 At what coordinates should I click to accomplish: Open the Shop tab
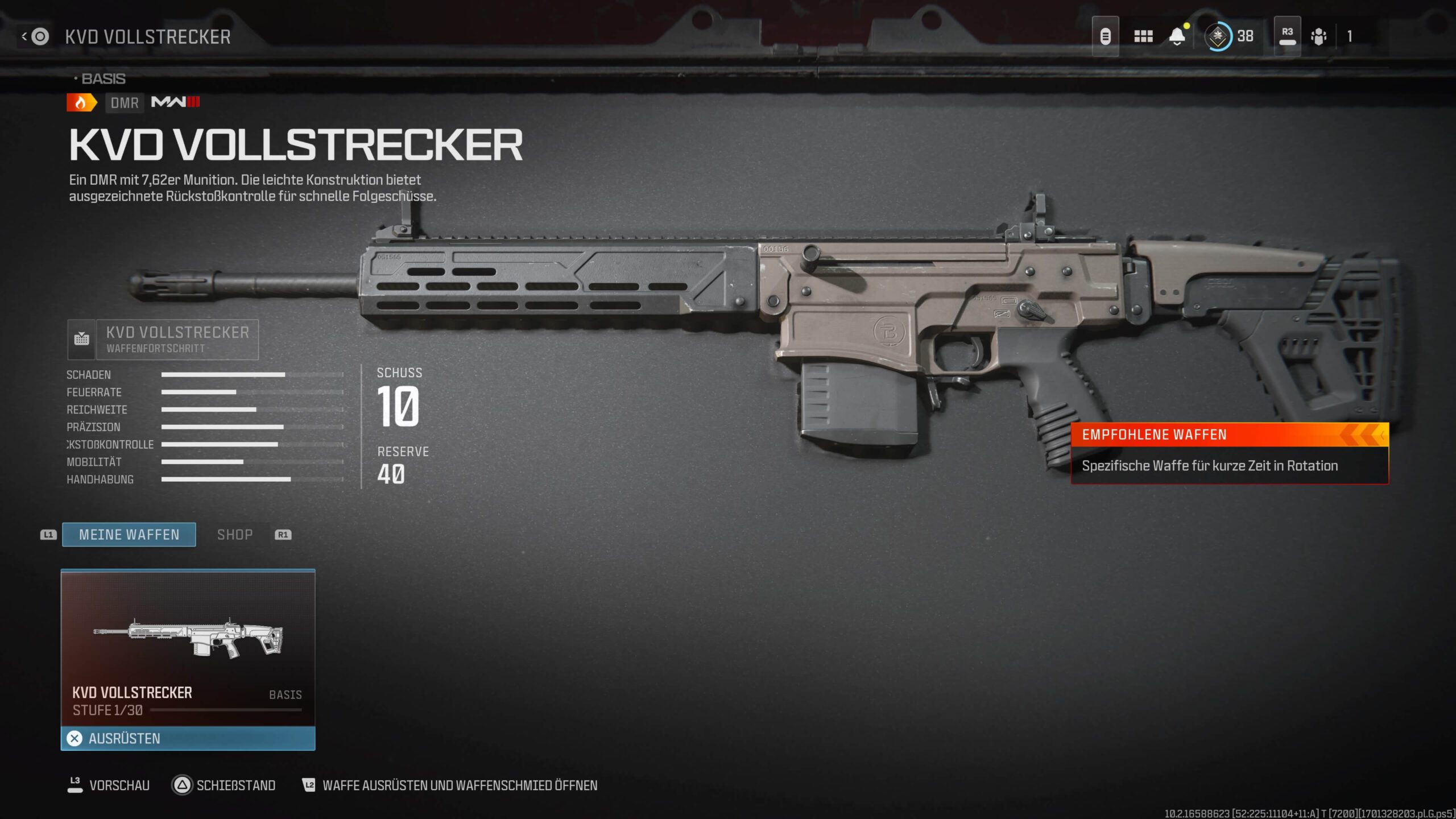pyautogui.click(x=235, y=535)
